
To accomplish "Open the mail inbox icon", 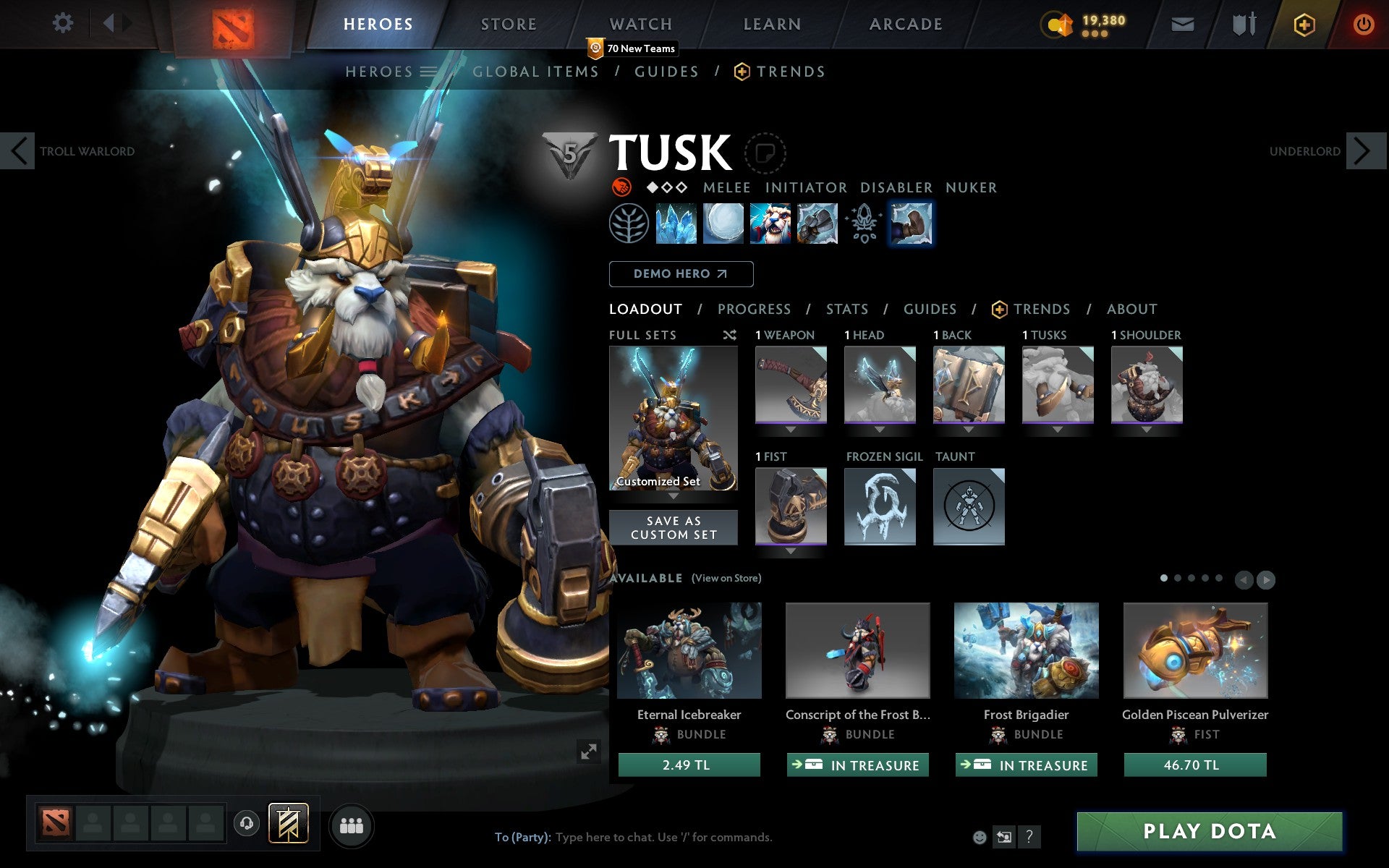I will pos(1182,24).
